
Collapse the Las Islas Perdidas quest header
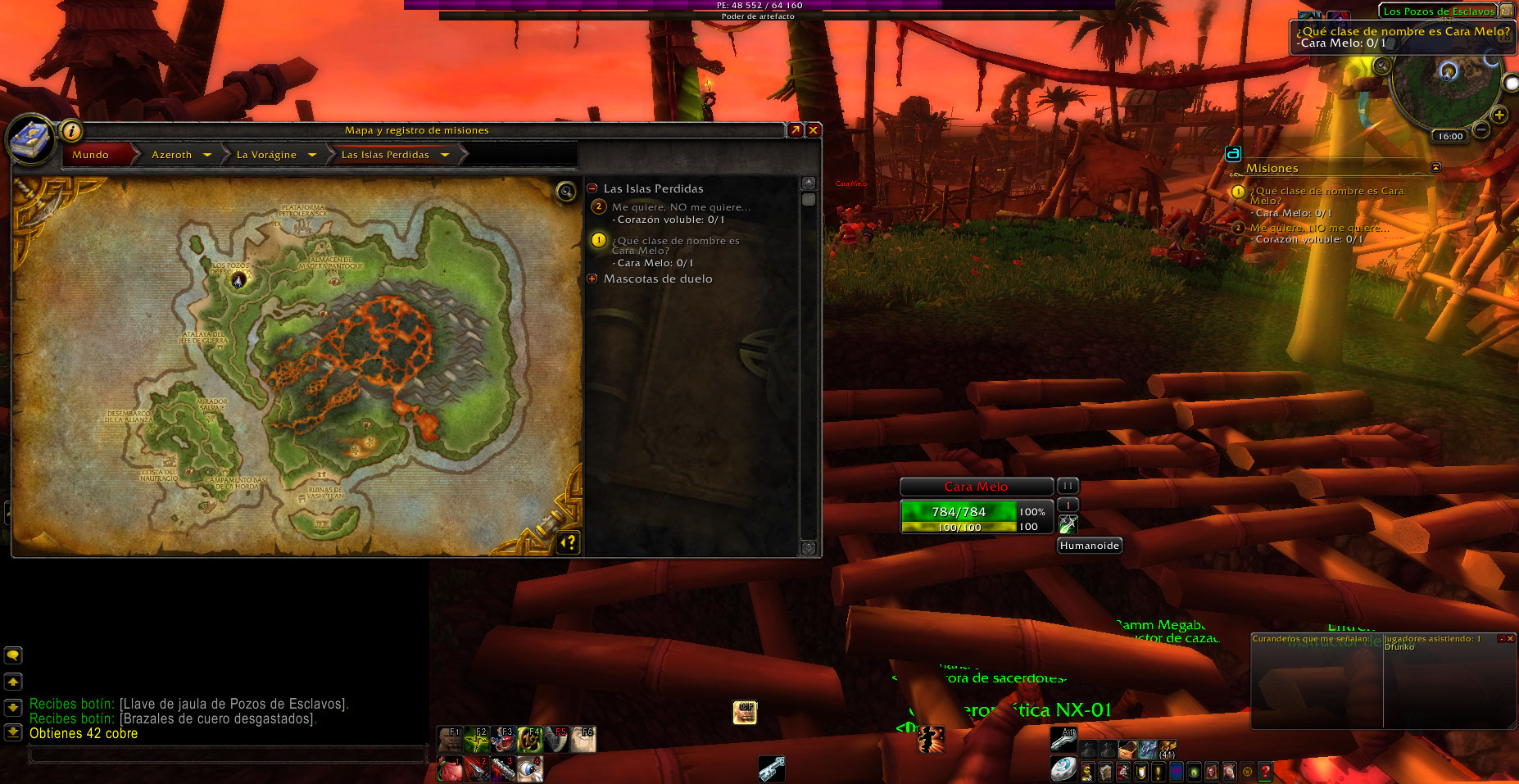592,188
